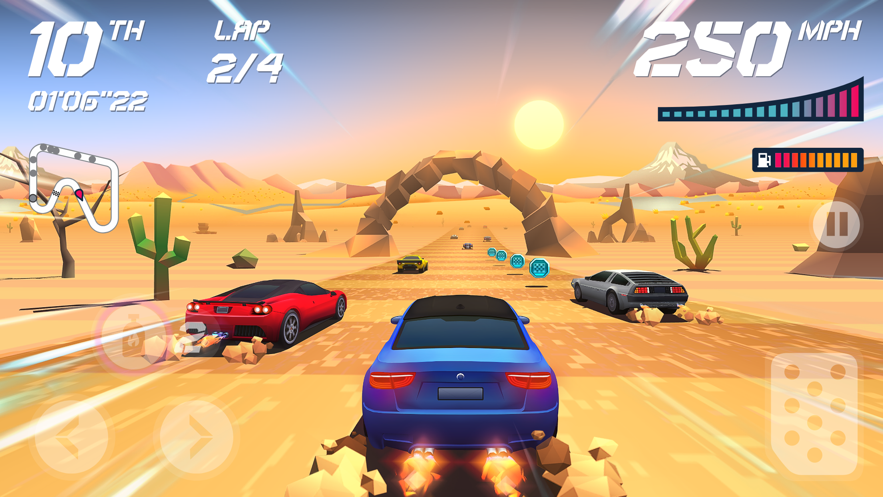Activate the nitro boost button
Screen dimensions: 883x497
[131, 339]
